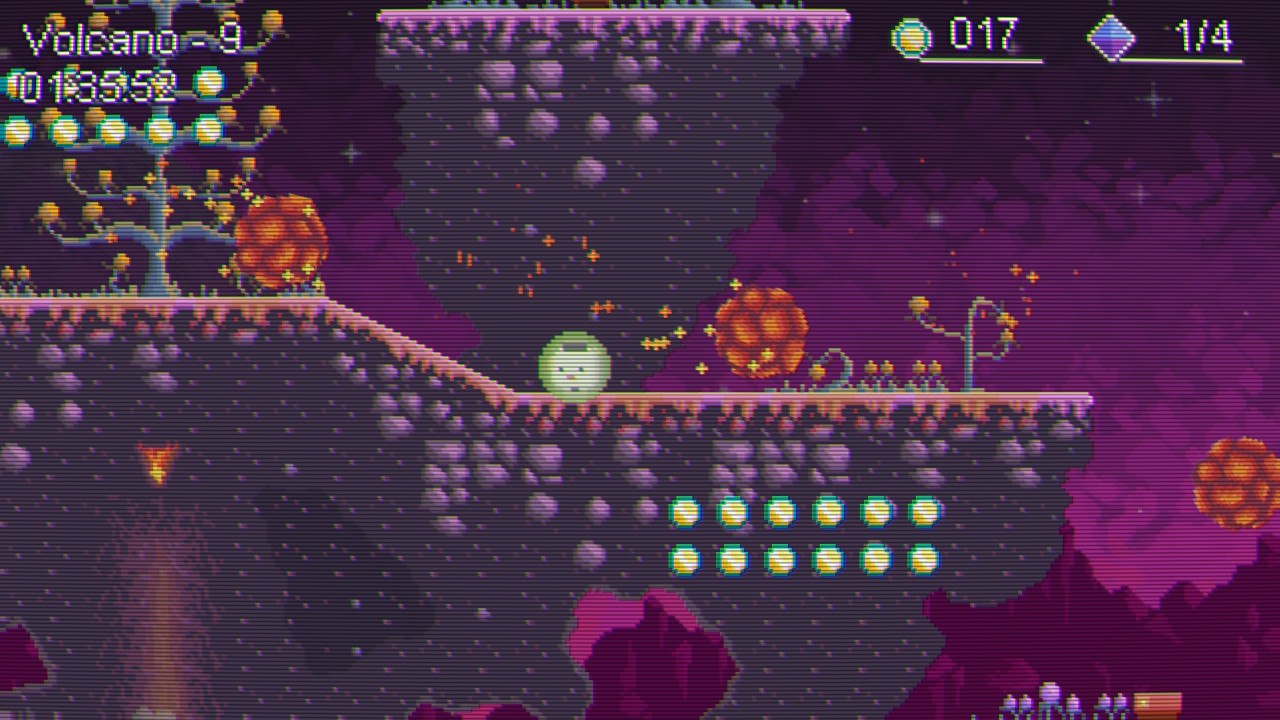The height and width of the screenshot is (720, 1280).
Task: Click the purple gem icon showing 1/4
Action: [1112, 38]
